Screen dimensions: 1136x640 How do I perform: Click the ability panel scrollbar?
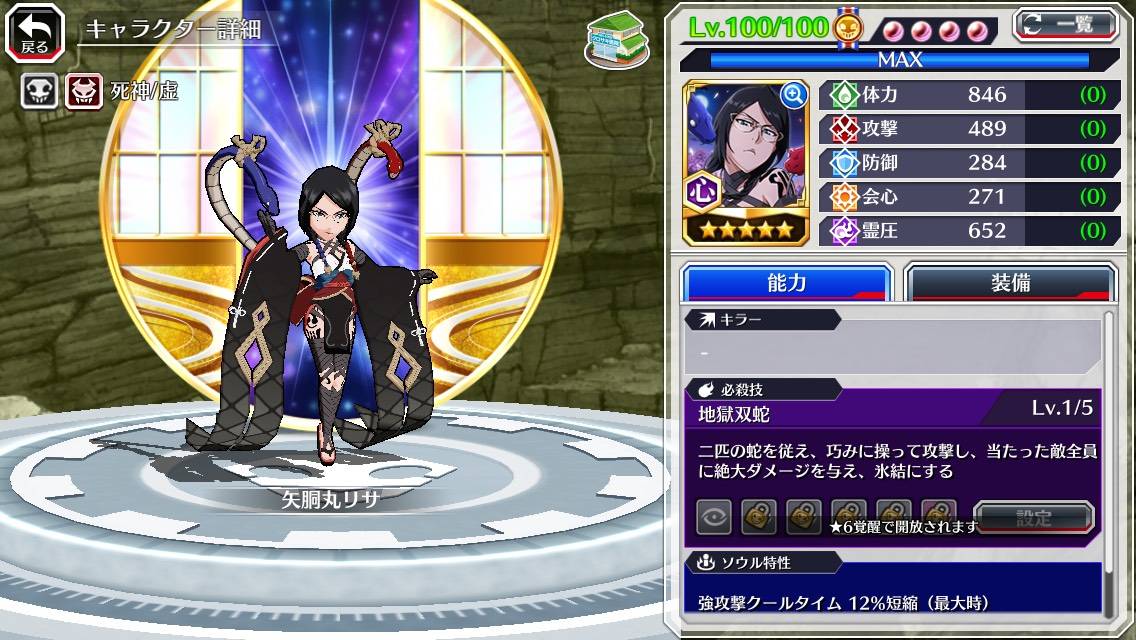[1108, 460]
